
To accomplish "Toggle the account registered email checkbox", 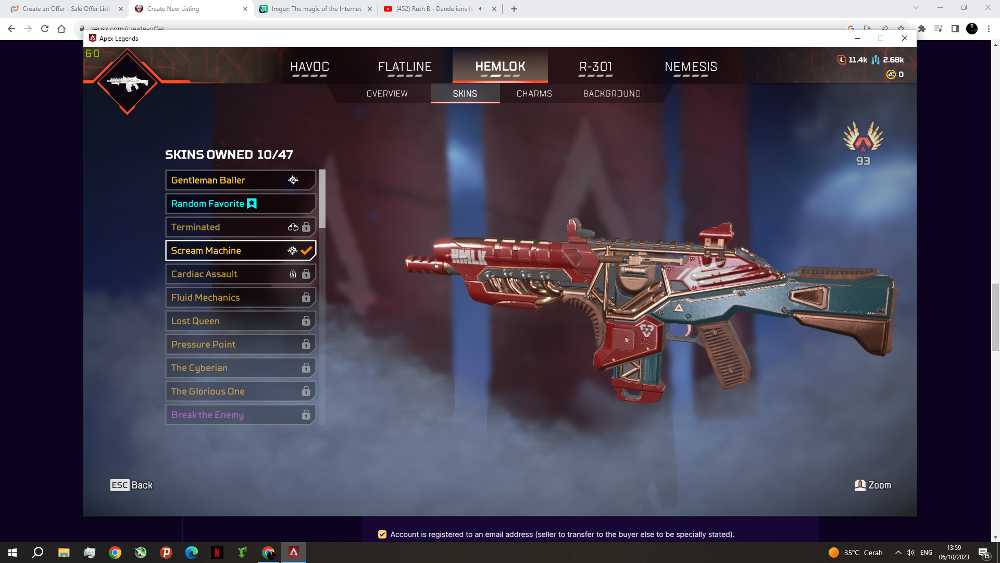I will click(x=382, y=535).
